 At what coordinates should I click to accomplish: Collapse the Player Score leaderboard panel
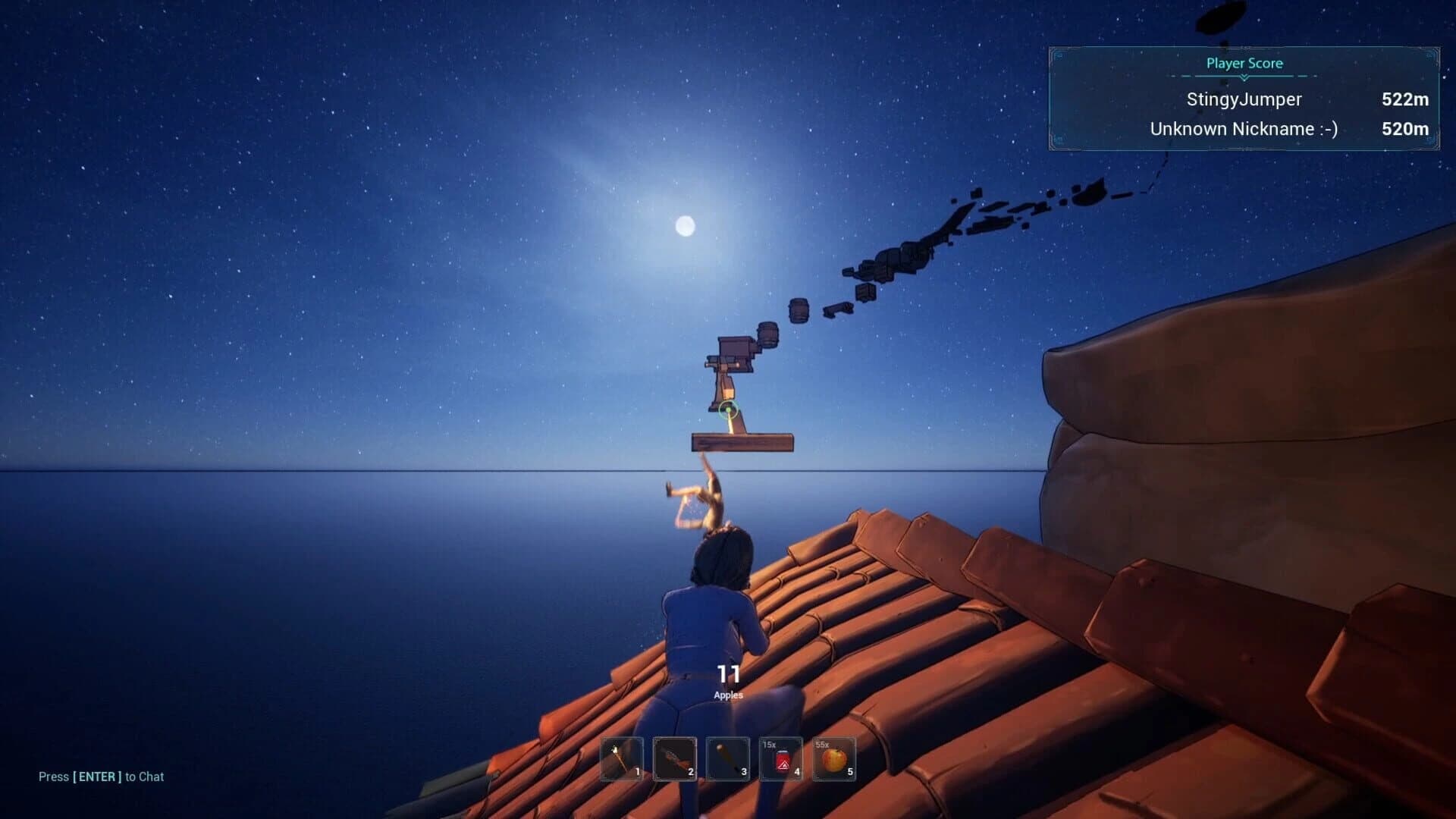pos(1244,64)
